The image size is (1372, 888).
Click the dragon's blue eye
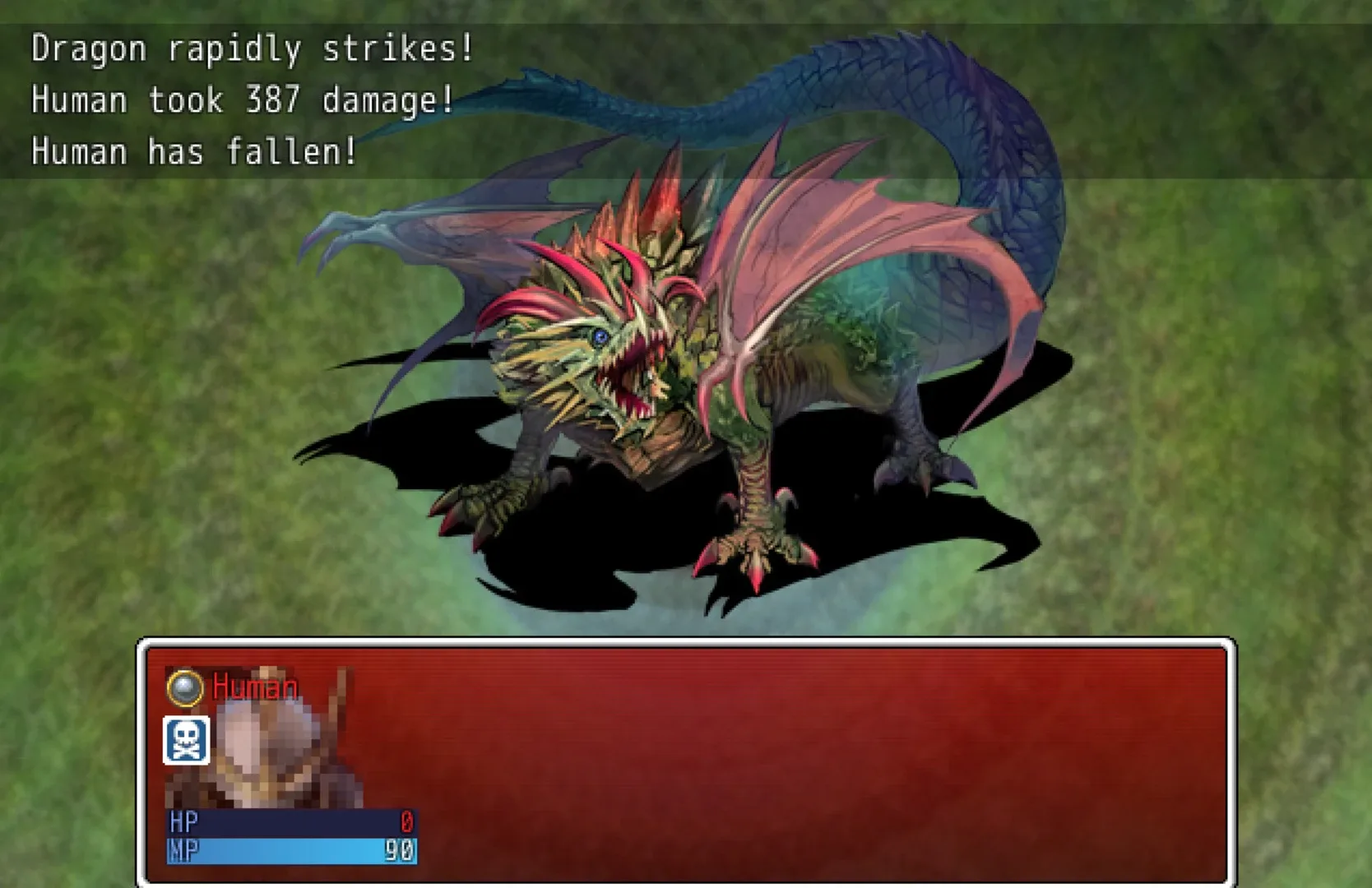(x=600, y=335)
